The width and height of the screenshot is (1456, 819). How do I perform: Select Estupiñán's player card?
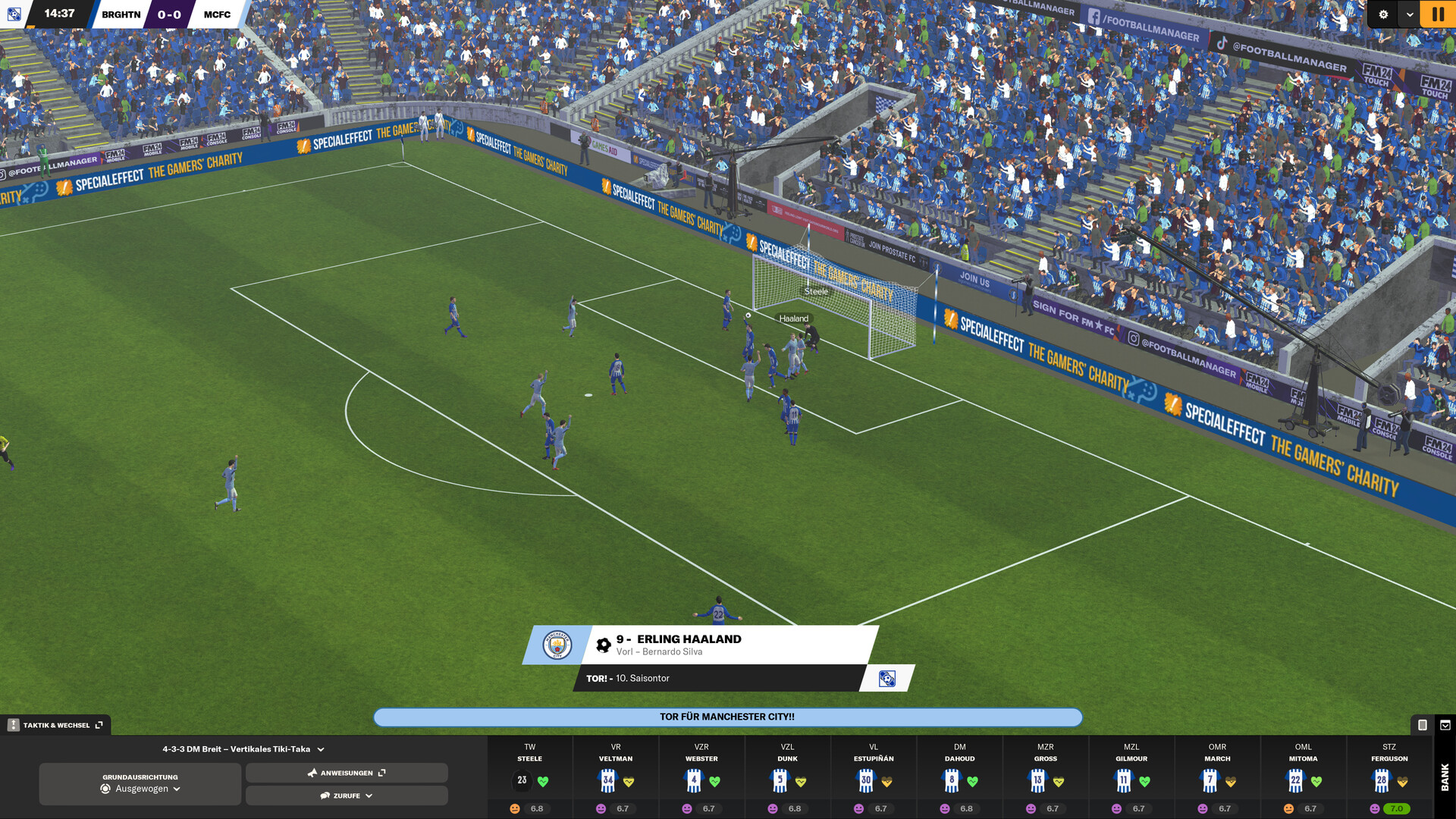874,777
